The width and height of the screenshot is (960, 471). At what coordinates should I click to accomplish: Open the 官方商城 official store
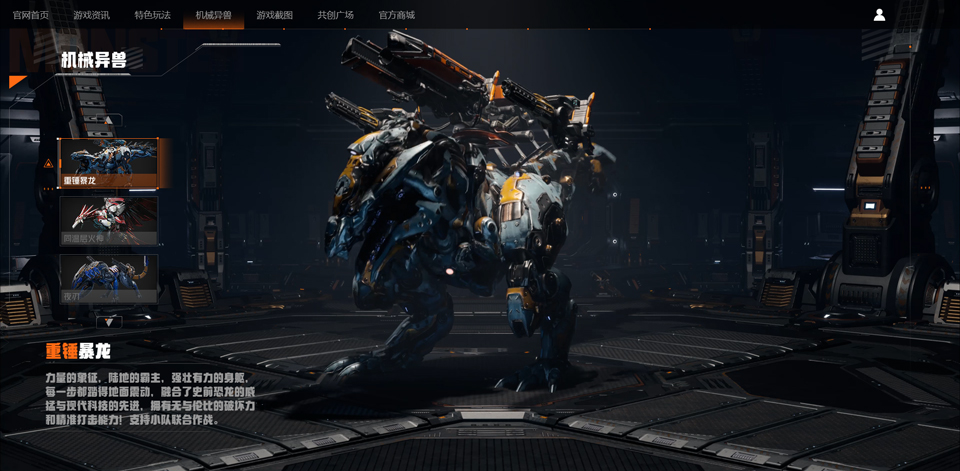[x=397, y=15]
